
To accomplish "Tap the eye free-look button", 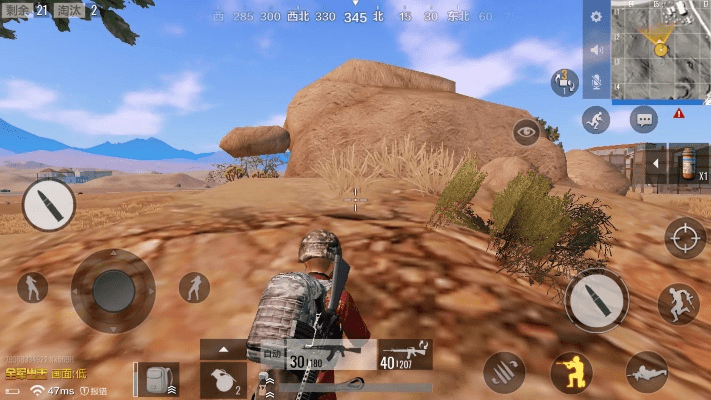I will [526, 131].
